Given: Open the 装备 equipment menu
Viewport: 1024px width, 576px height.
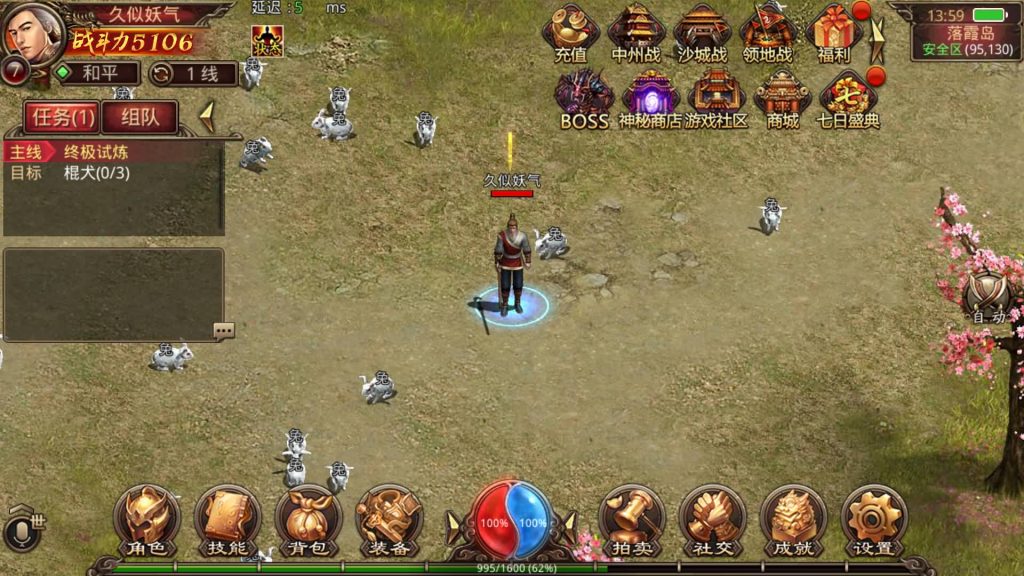Looking at the screenshot, I should 389,520.
